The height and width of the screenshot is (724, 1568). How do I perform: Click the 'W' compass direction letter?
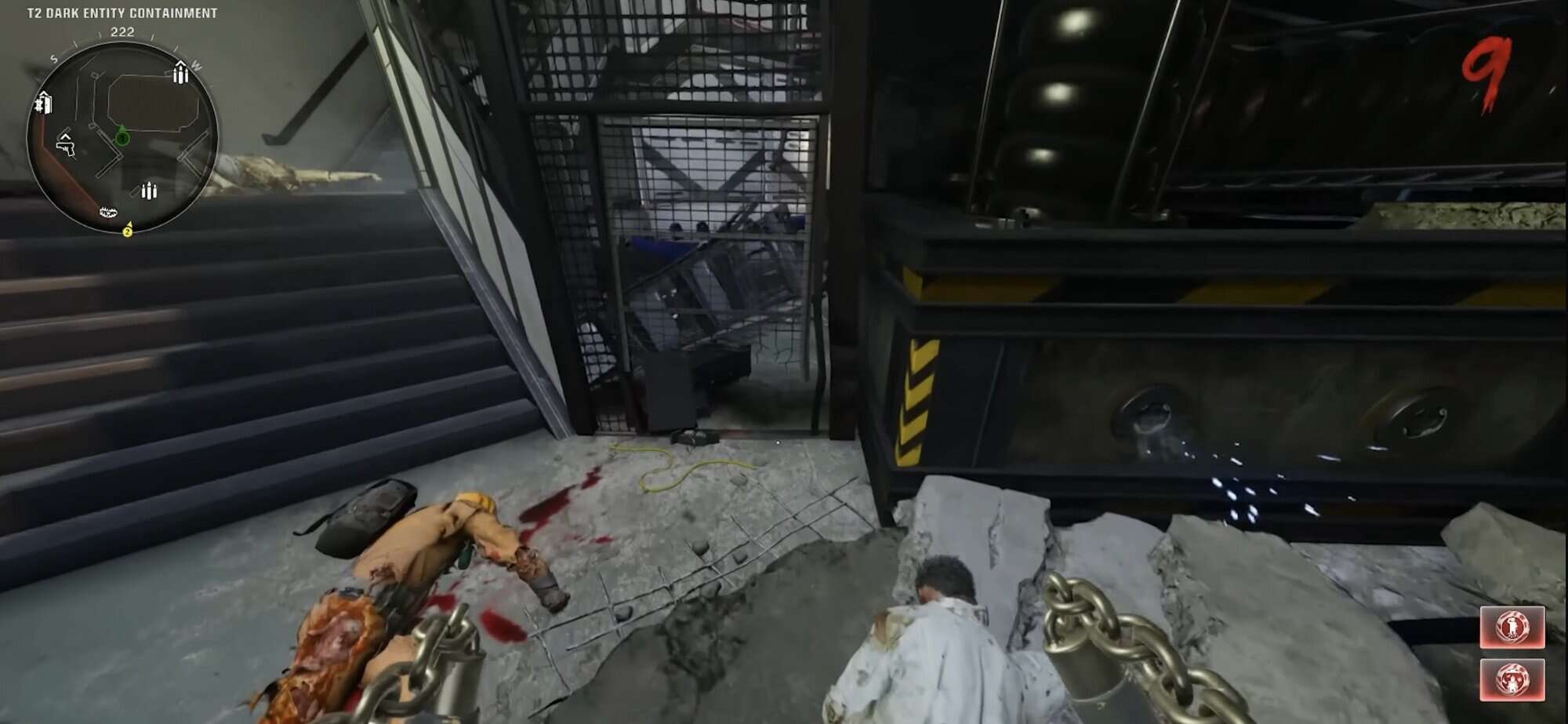pyautogui.click(x=197, y=65)
